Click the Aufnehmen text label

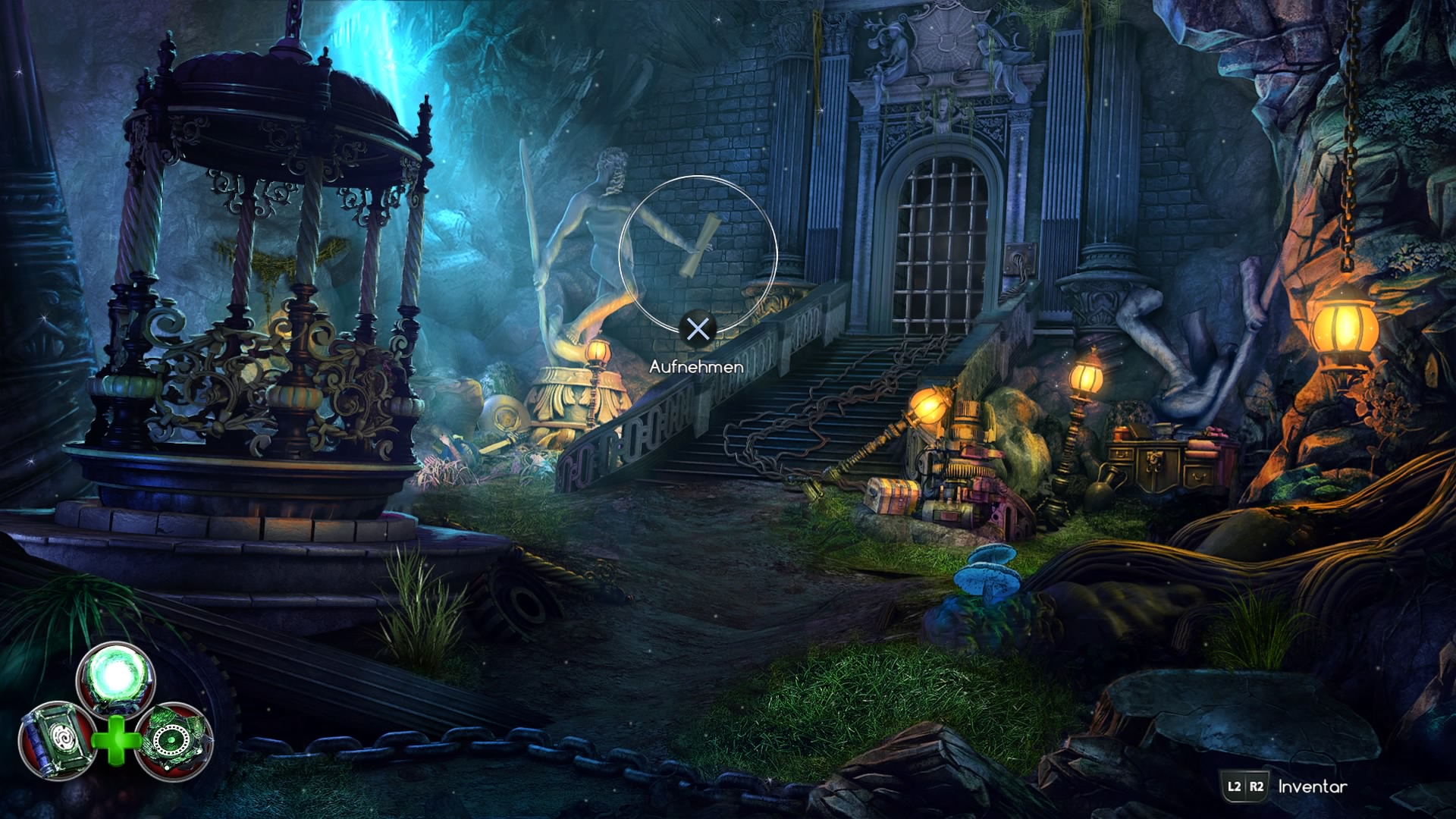(x=697, y=366)
